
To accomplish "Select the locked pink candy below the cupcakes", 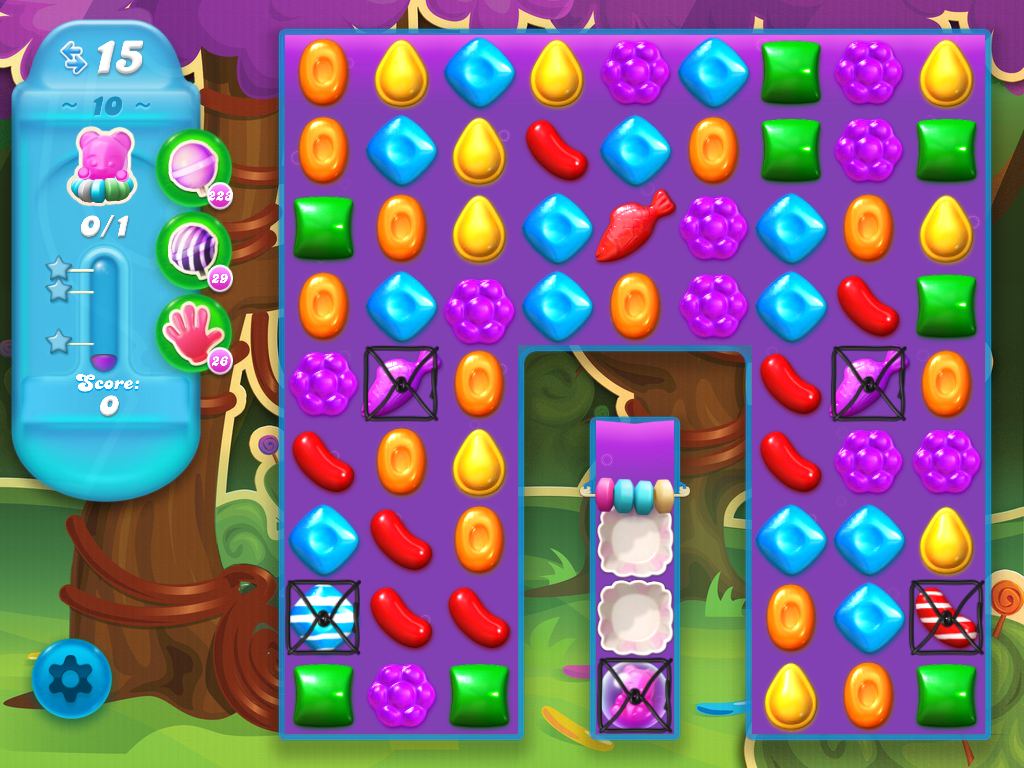I will (634, 694).
